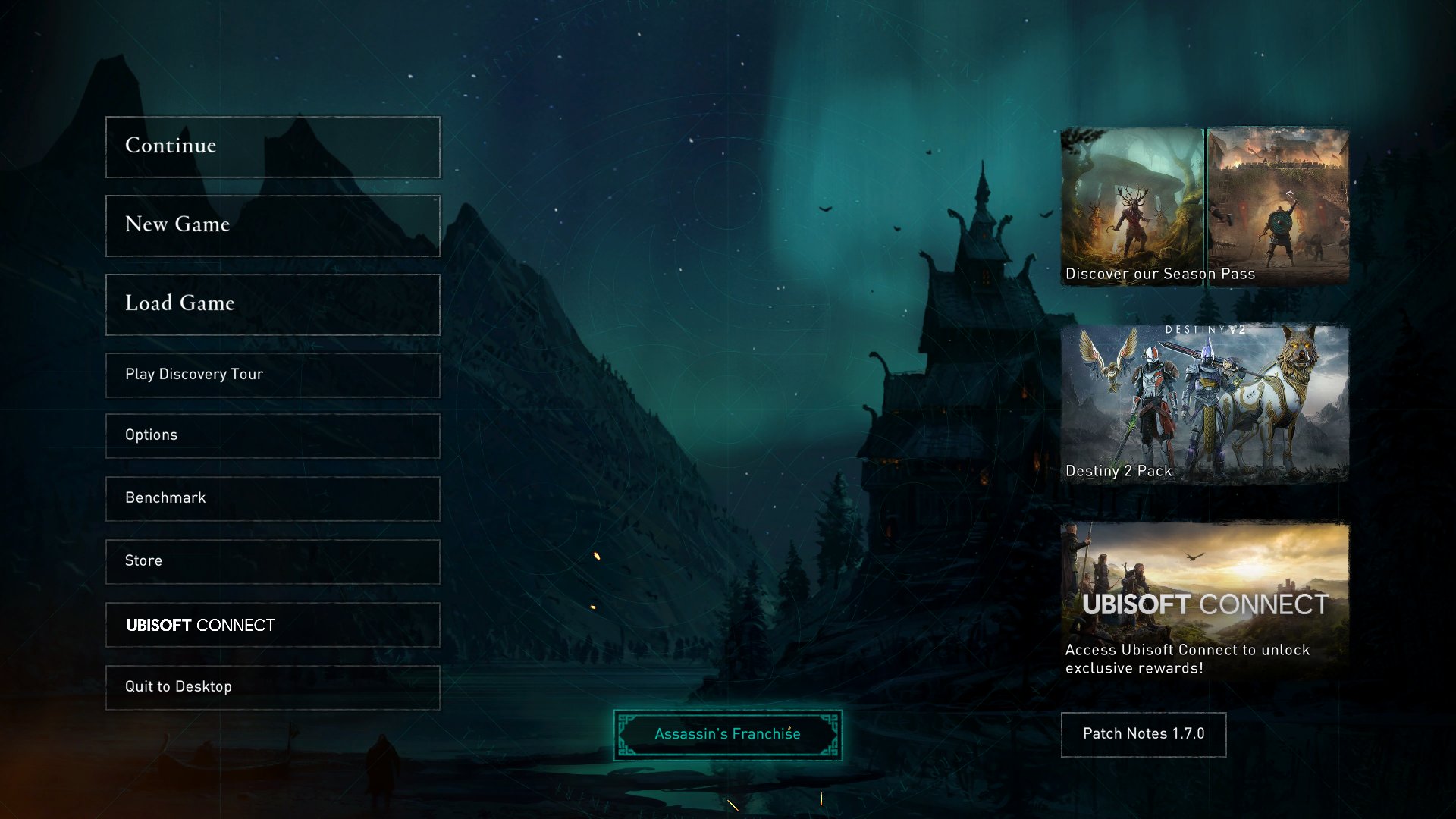Open the Ubisoft Connect exclusive rewards banner
The width and height of the screenshot is (1456, 819).
[1204, 601]
